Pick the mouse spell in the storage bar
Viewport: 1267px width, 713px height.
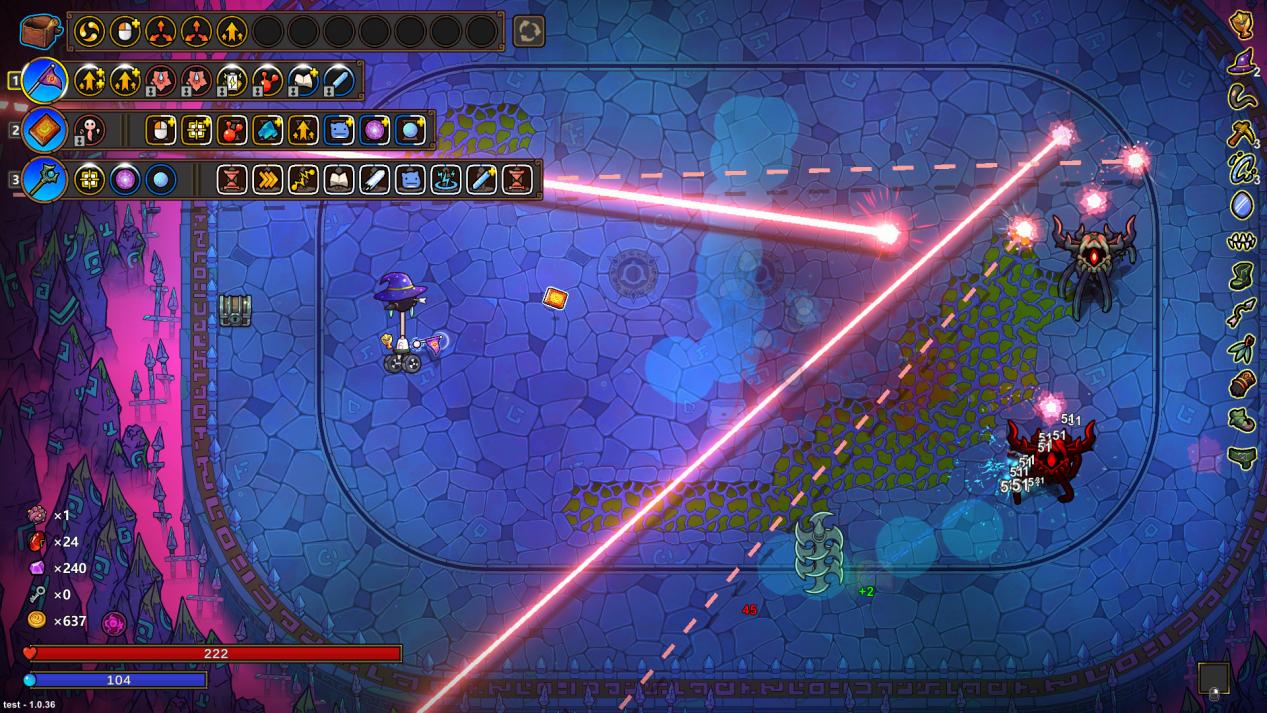click(125, 31)
